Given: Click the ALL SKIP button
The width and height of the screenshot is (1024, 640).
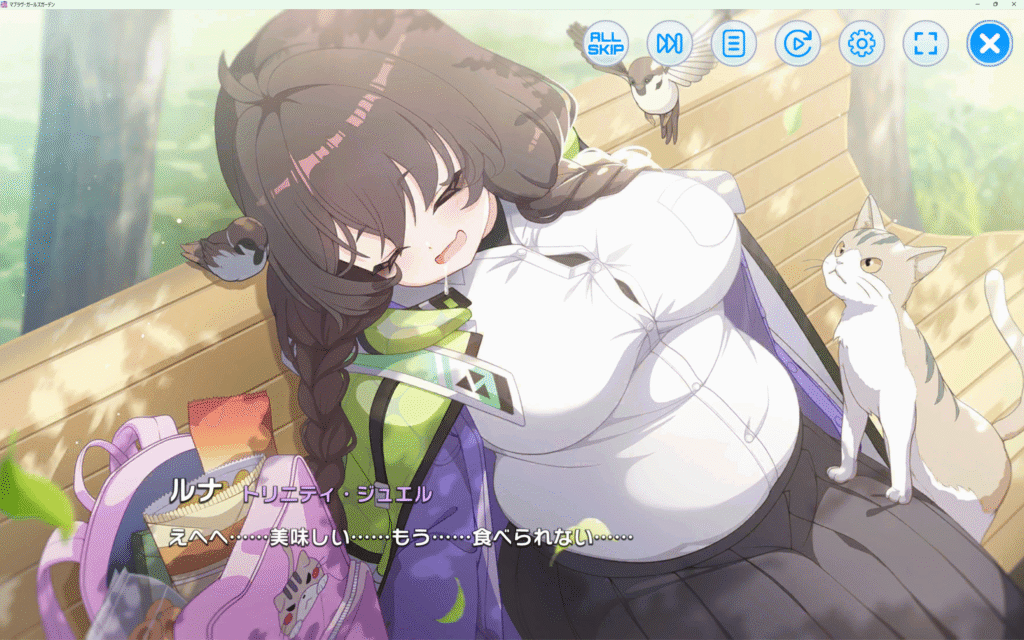Looking at the screenshot, I should [x=605, y=43].
